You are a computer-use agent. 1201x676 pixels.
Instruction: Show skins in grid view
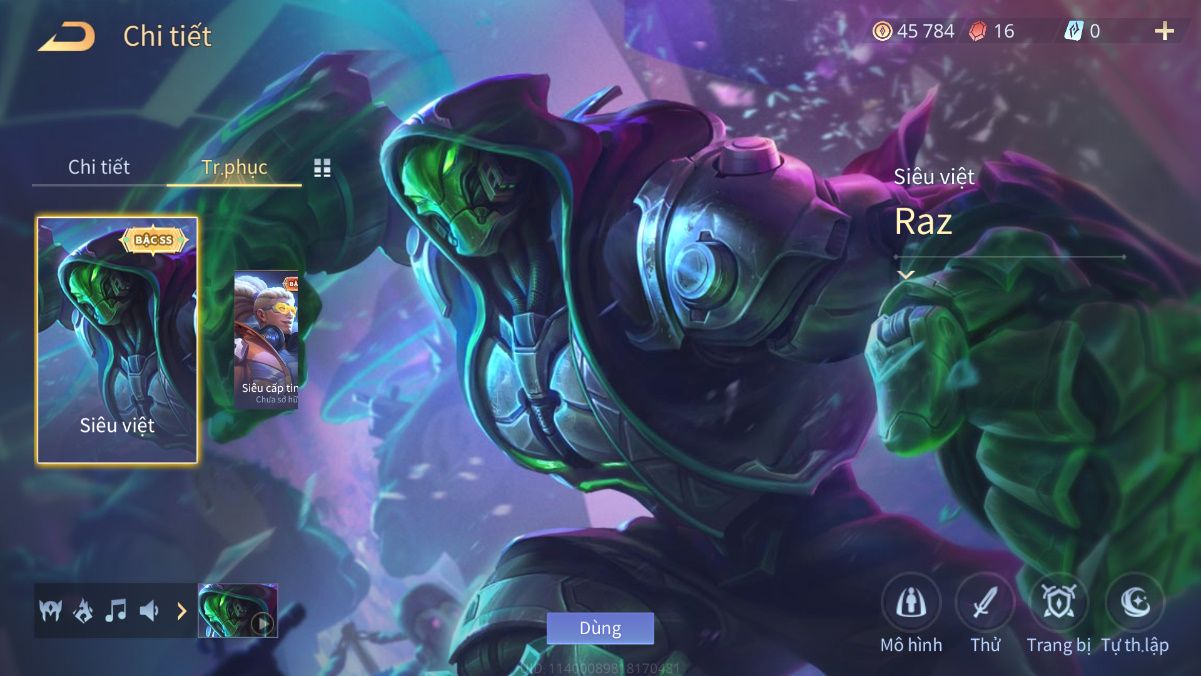(x=322, y=168)
